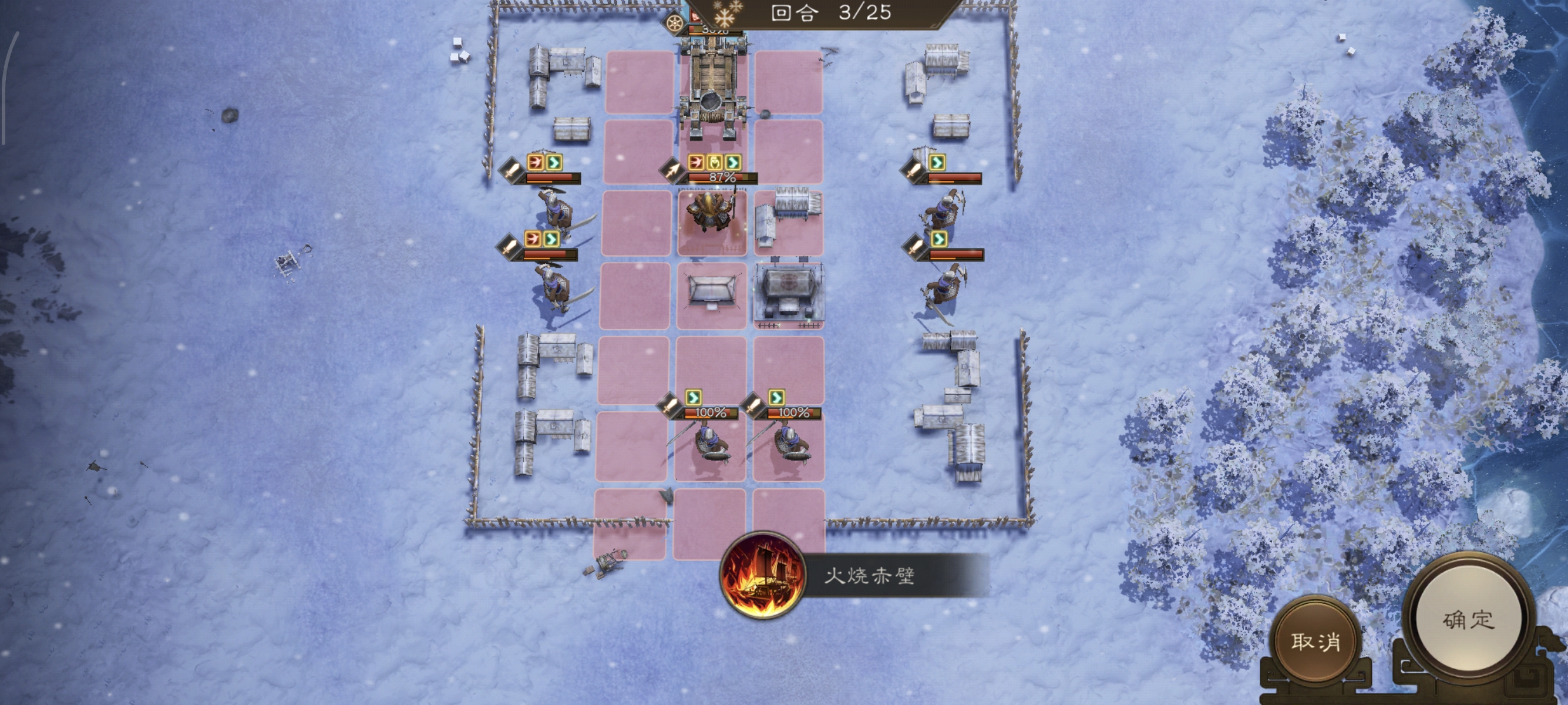Click the golden shield buff icon on the central general

(716, 162)
